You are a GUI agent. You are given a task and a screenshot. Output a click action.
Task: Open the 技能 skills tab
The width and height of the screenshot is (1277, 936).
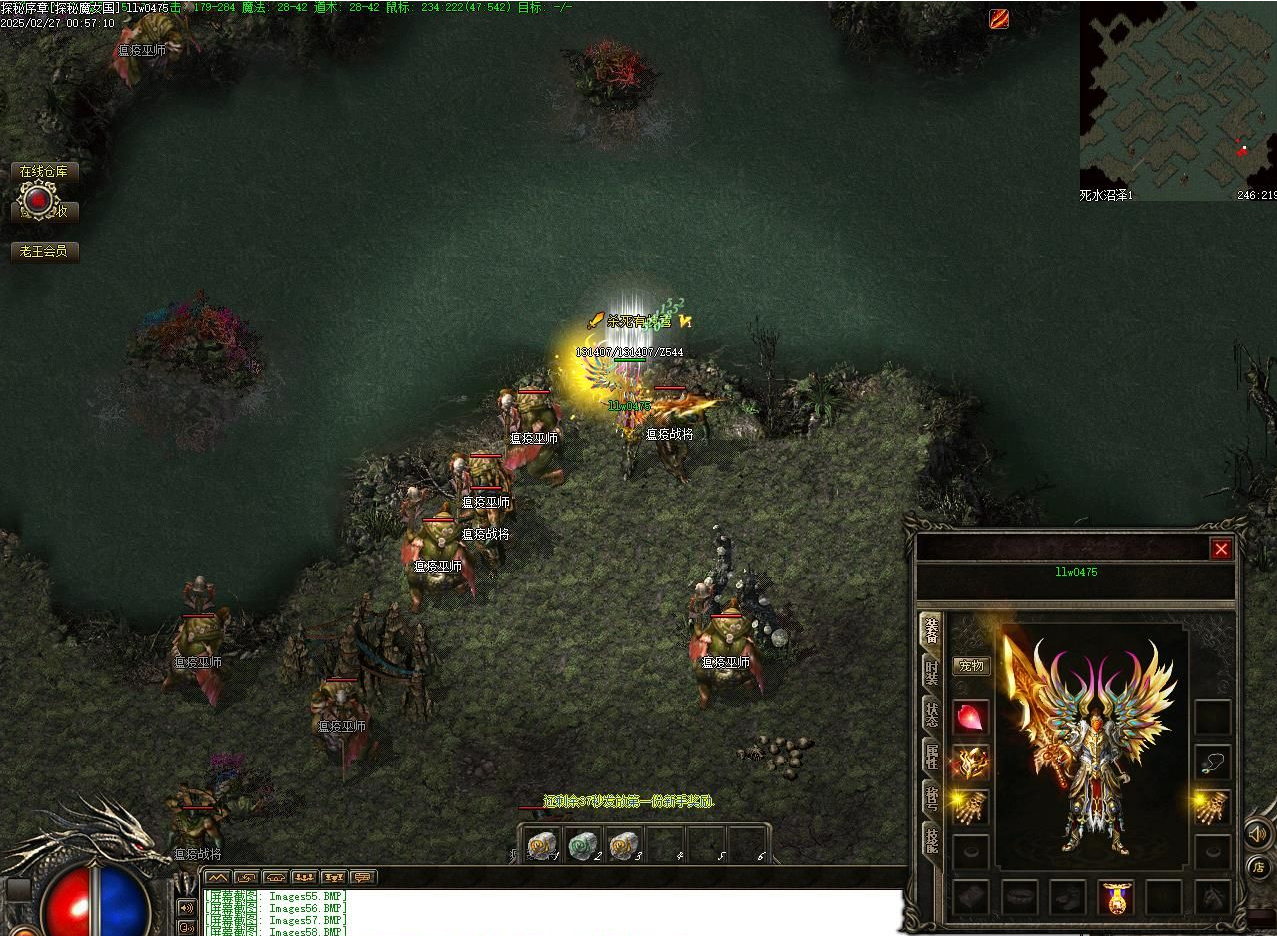point(931,840)
